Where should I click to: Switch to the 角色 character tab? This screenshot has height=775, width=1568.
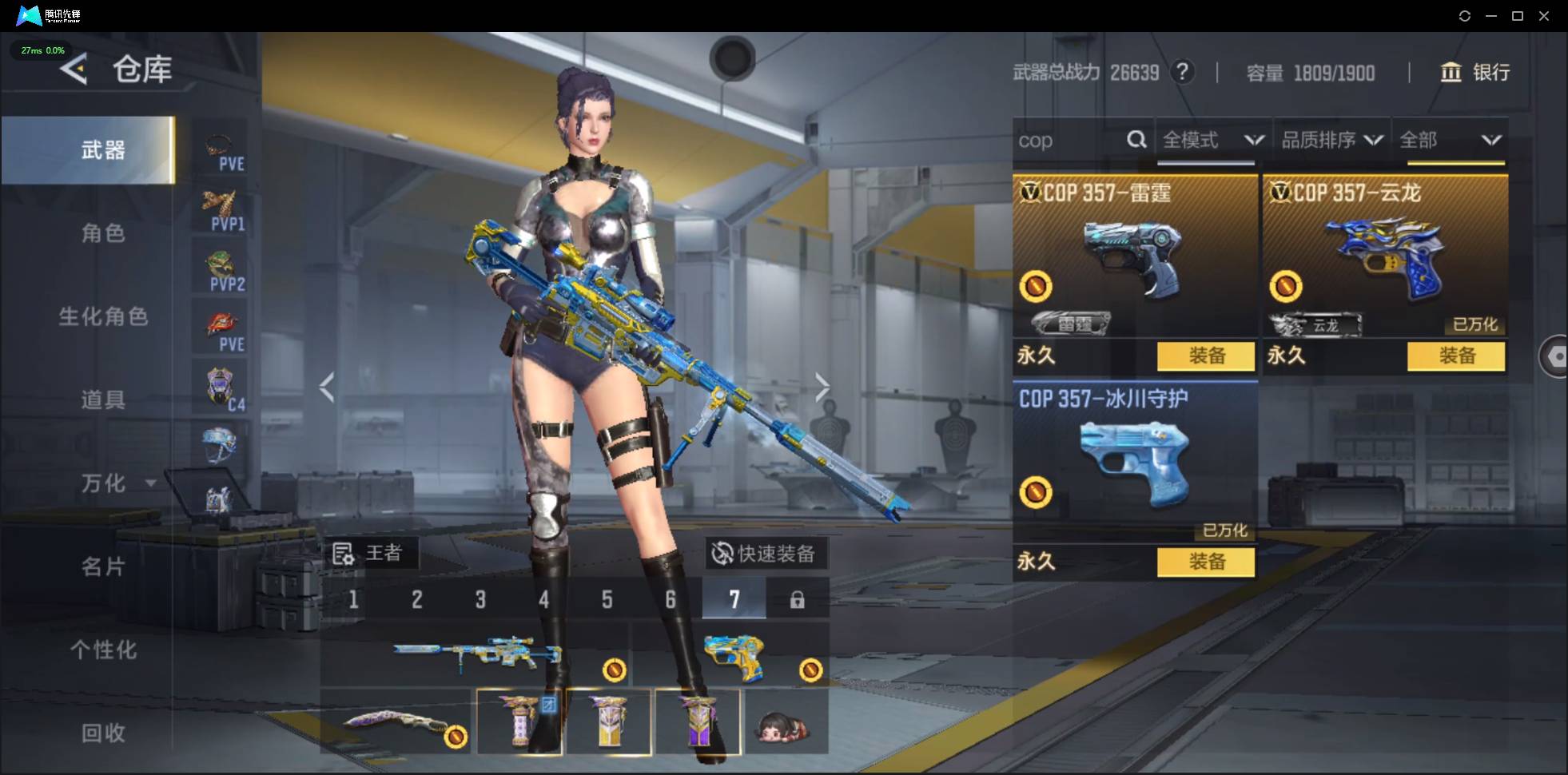tap(103, 233)
